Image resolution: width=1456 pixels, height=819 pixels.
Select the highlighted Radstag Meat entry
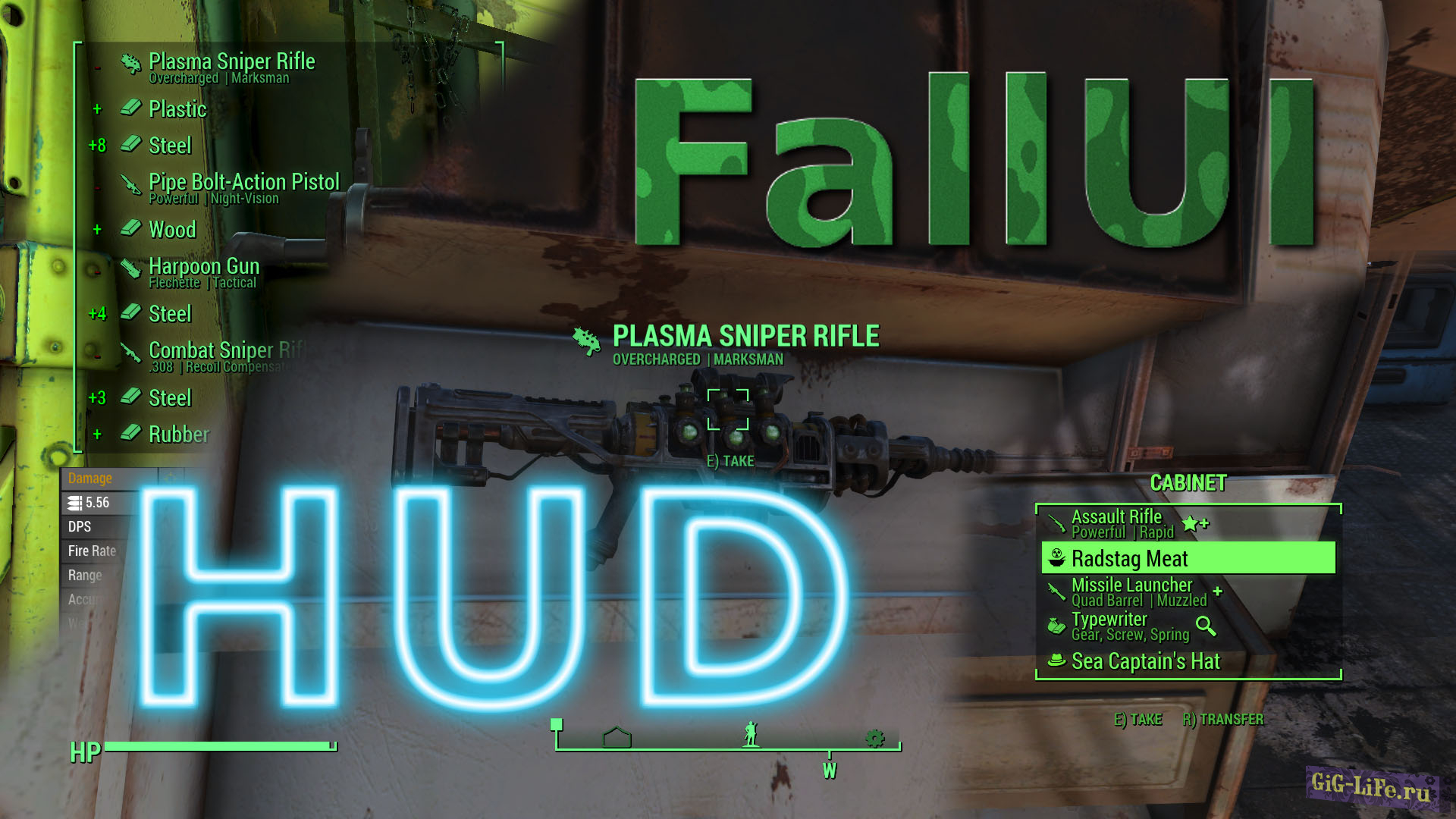click(x=1130, y=559)
